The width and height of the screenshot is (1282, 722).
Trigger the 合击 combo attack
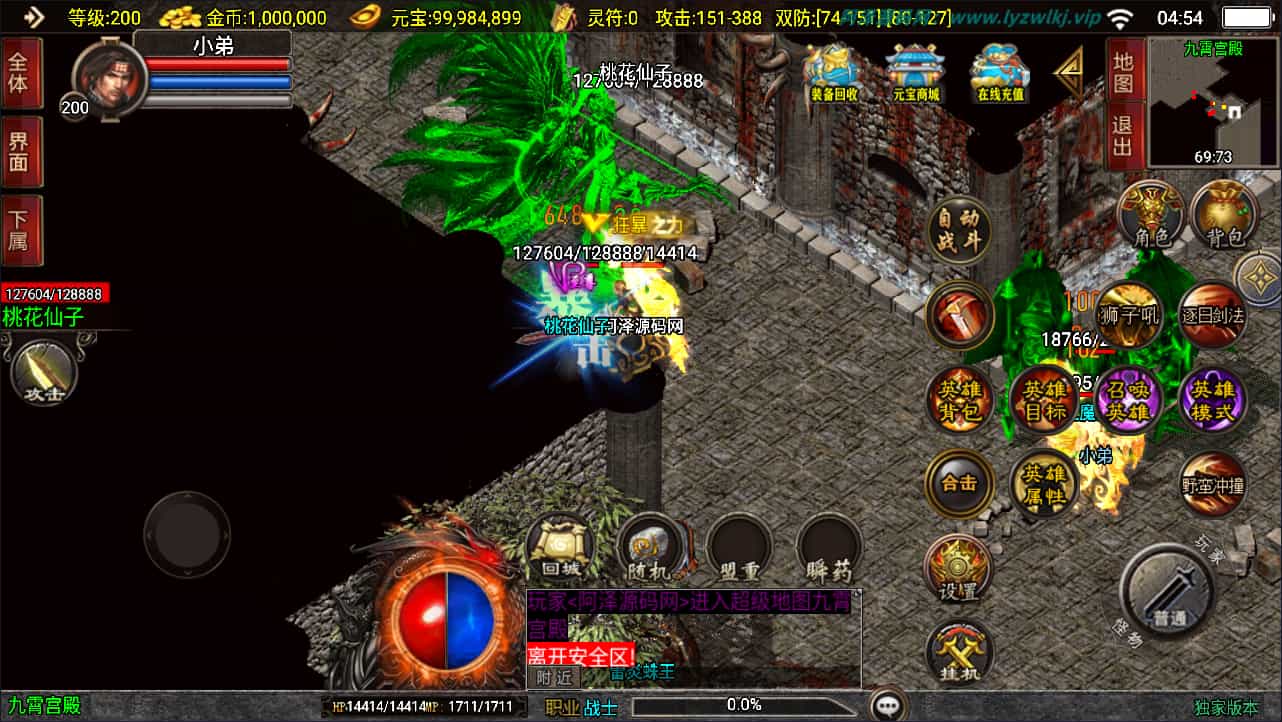point(958,484)
